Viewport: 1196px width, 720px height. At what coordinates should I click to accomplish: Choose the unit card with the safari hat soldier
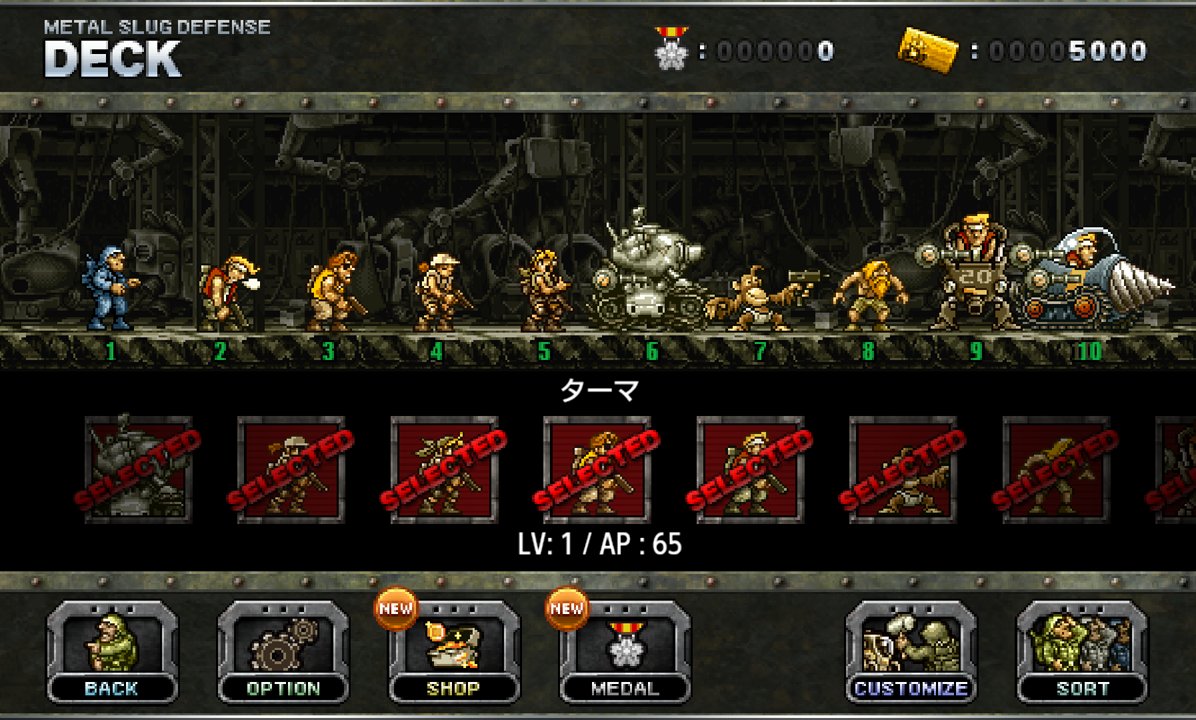point(290,469)
